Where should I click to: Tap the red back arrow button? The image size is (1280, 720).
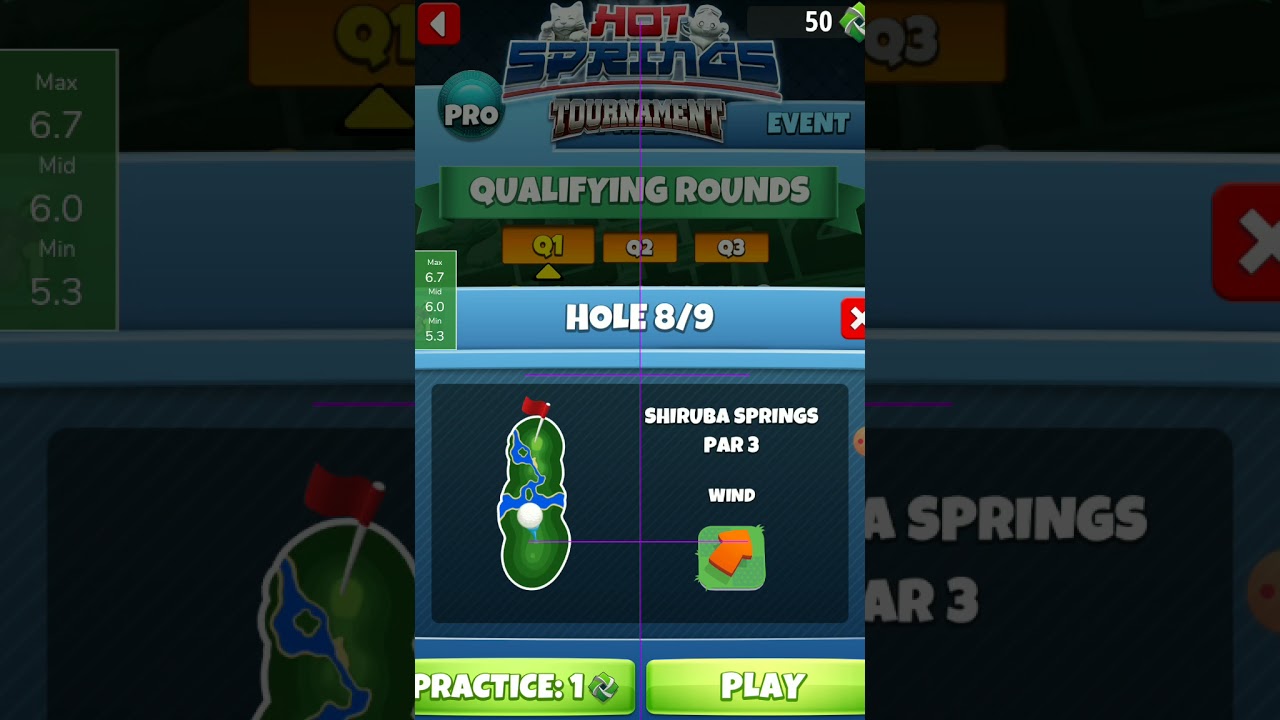(438, 23)
